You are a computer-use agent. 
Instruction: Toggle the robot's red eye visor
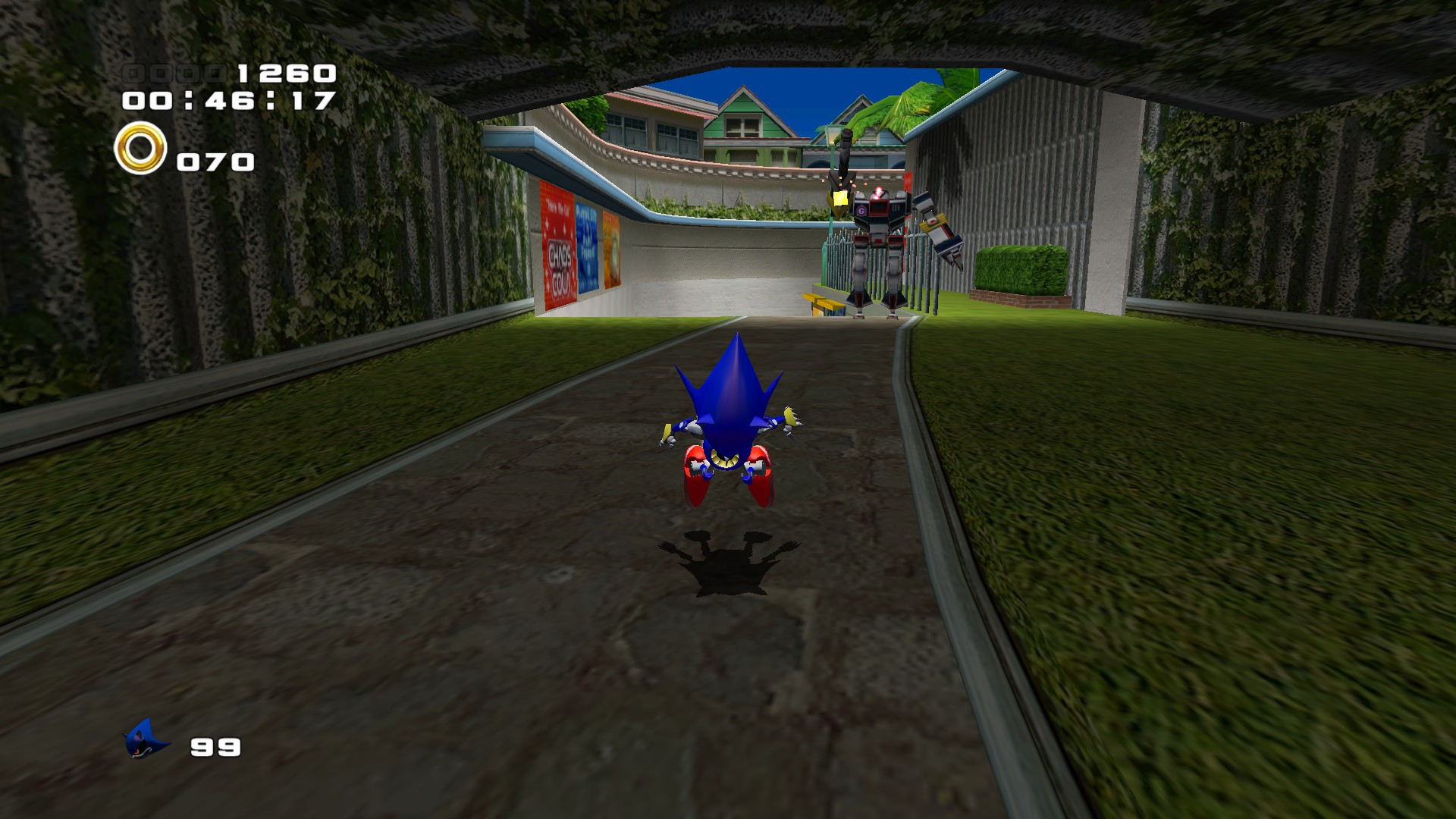877,195
